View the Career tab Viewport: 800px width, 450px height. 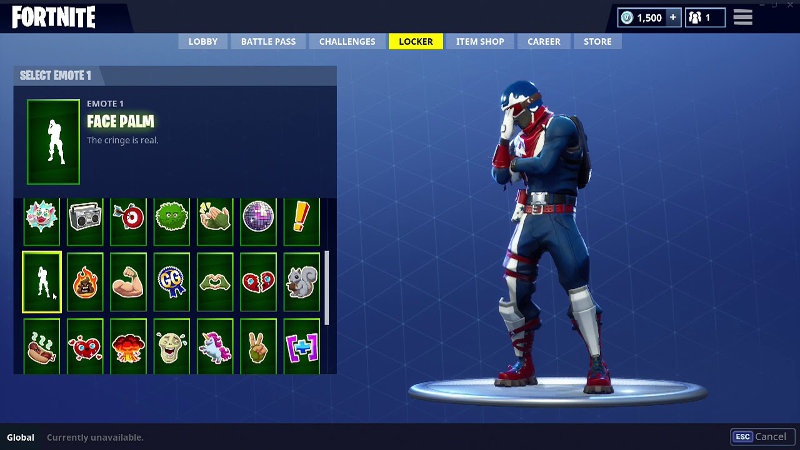coord(543,42)
